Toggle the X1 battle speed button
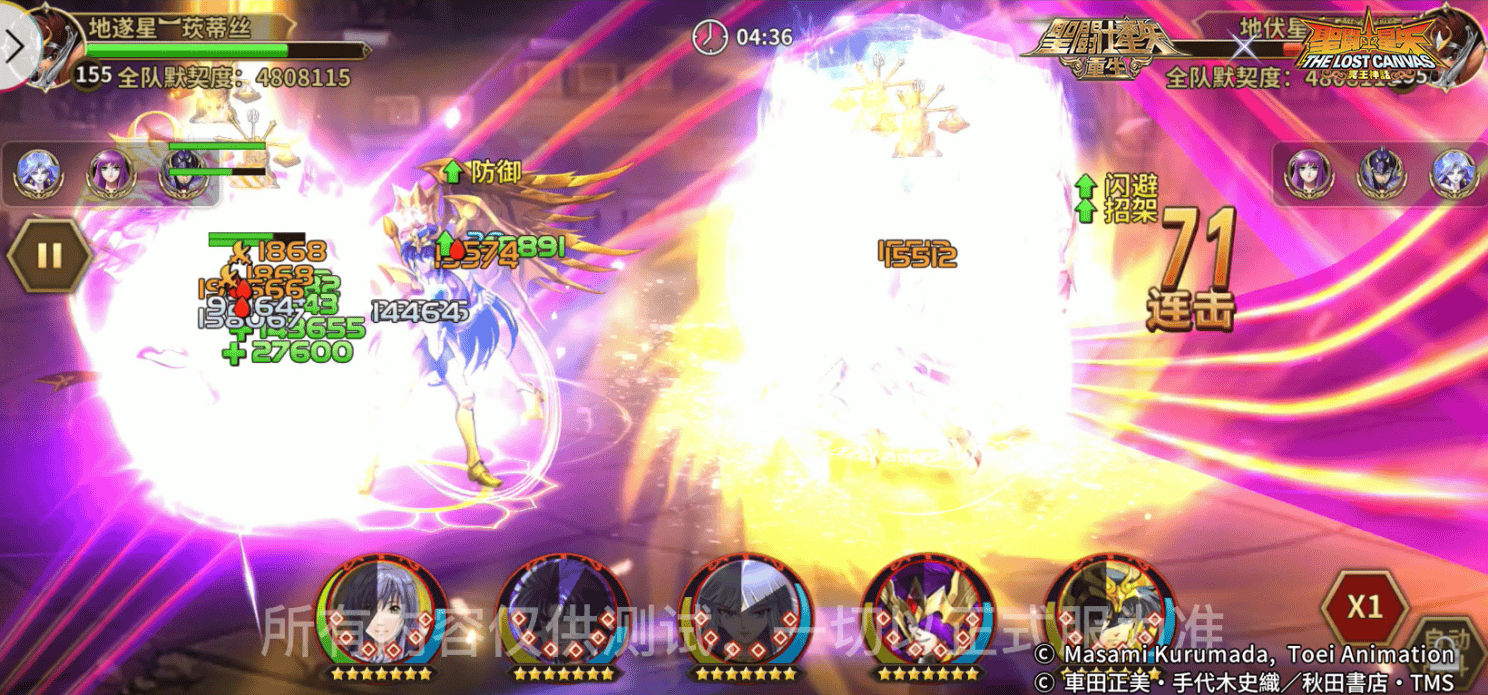 click(x=1364, y=607)
